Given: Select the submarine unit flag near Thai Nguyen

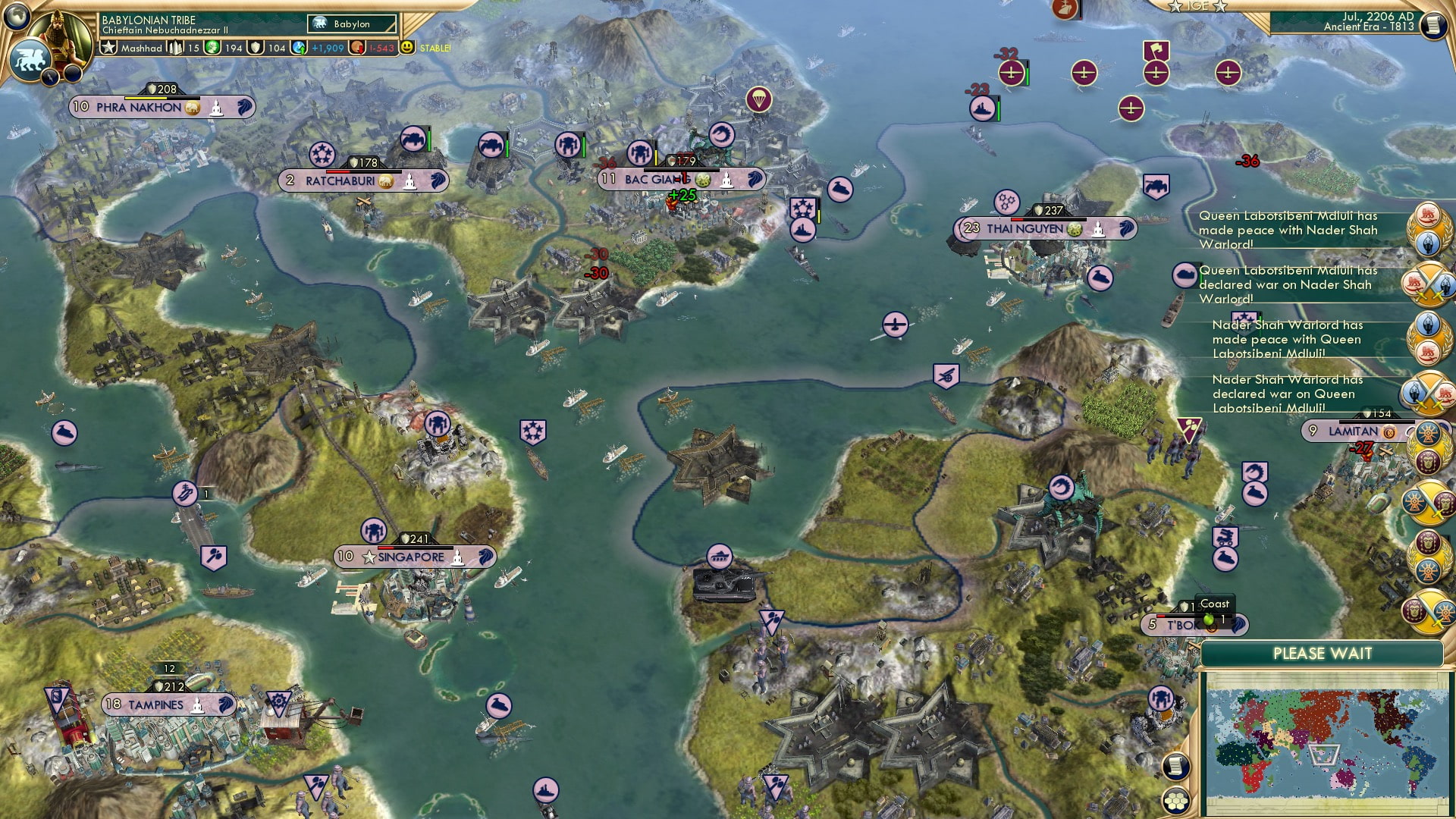Looking at the screenshot, I should pyautogui.click(x=1101, y=278).
